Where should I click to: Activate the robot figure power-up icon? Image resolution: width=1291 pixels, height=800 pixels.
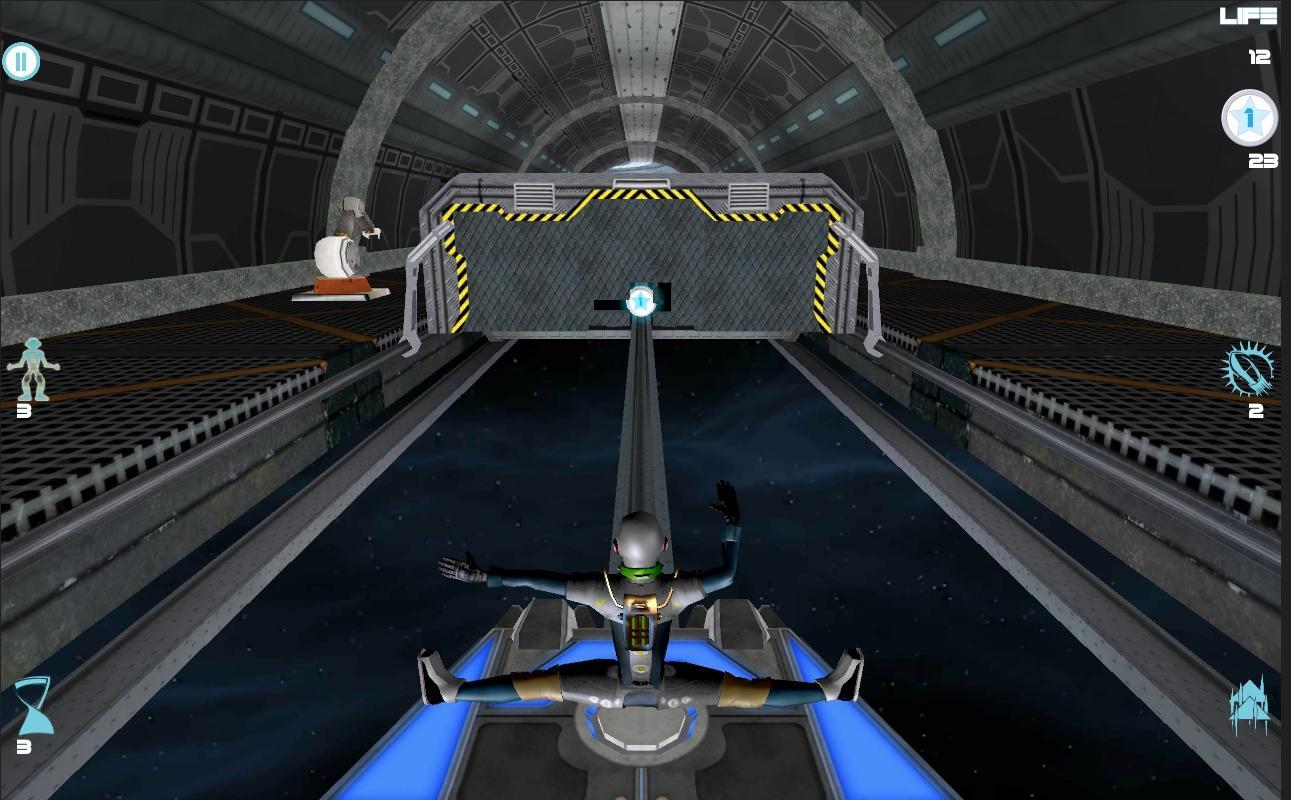[32, 368]
